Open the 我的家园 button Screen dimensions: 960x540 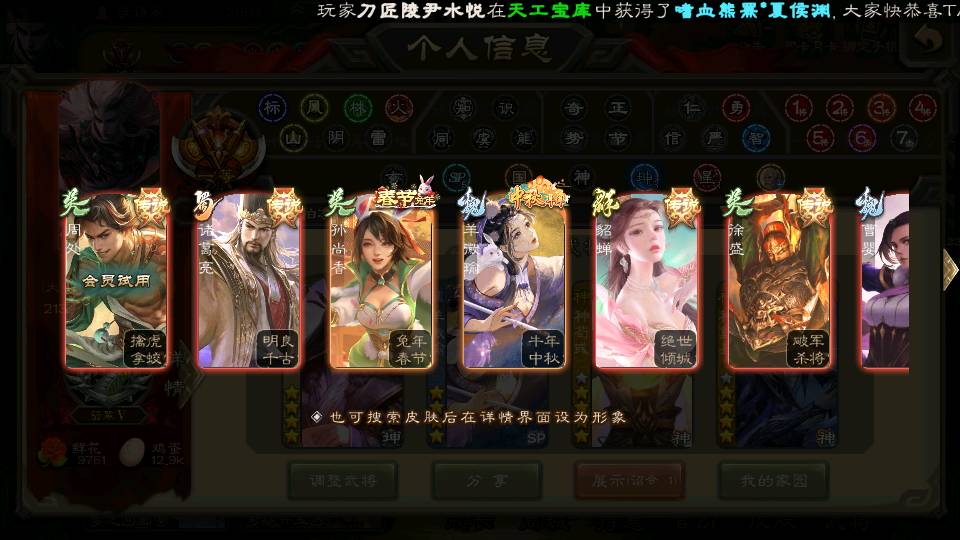tap(772, 481)
